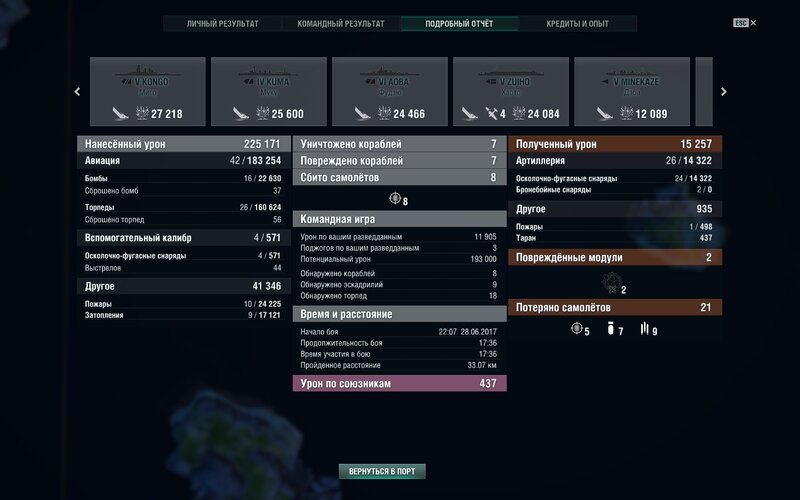Show the Кредиты и опыт tab

(577, 23)
